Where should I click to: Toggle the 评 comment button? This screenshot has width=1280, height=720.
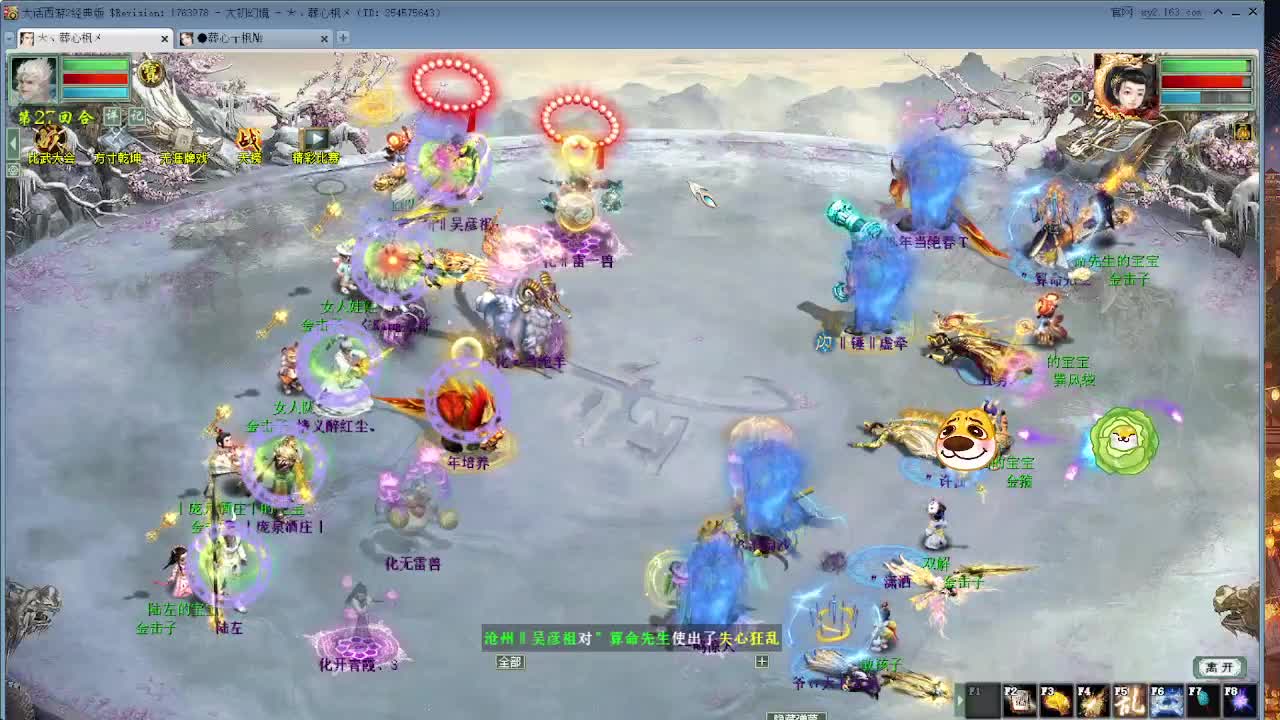click(x=113, y=115)
